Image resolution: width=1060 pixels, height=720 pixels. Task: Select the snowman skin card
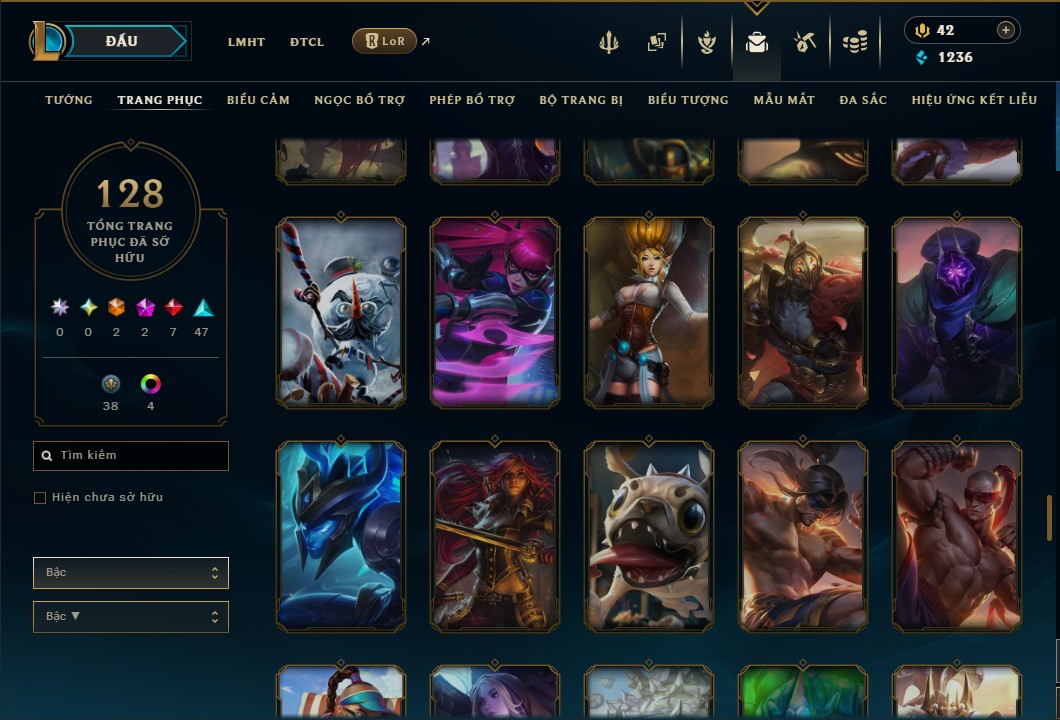(341, 313)
